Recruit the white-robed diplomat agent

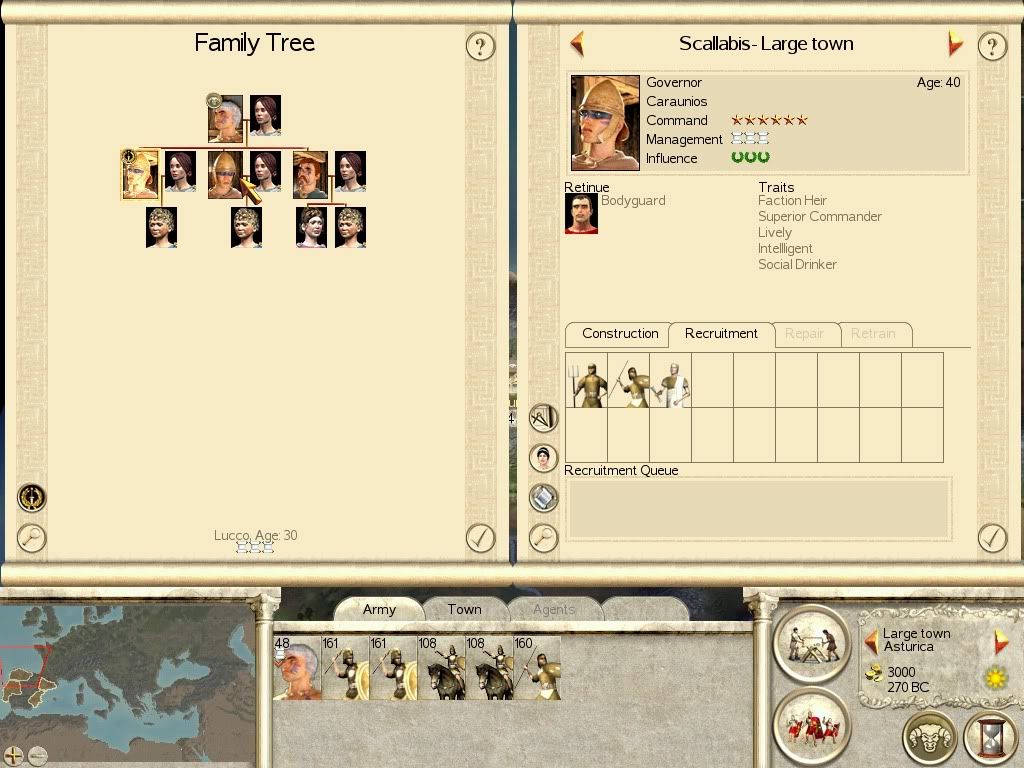(671, 380)
